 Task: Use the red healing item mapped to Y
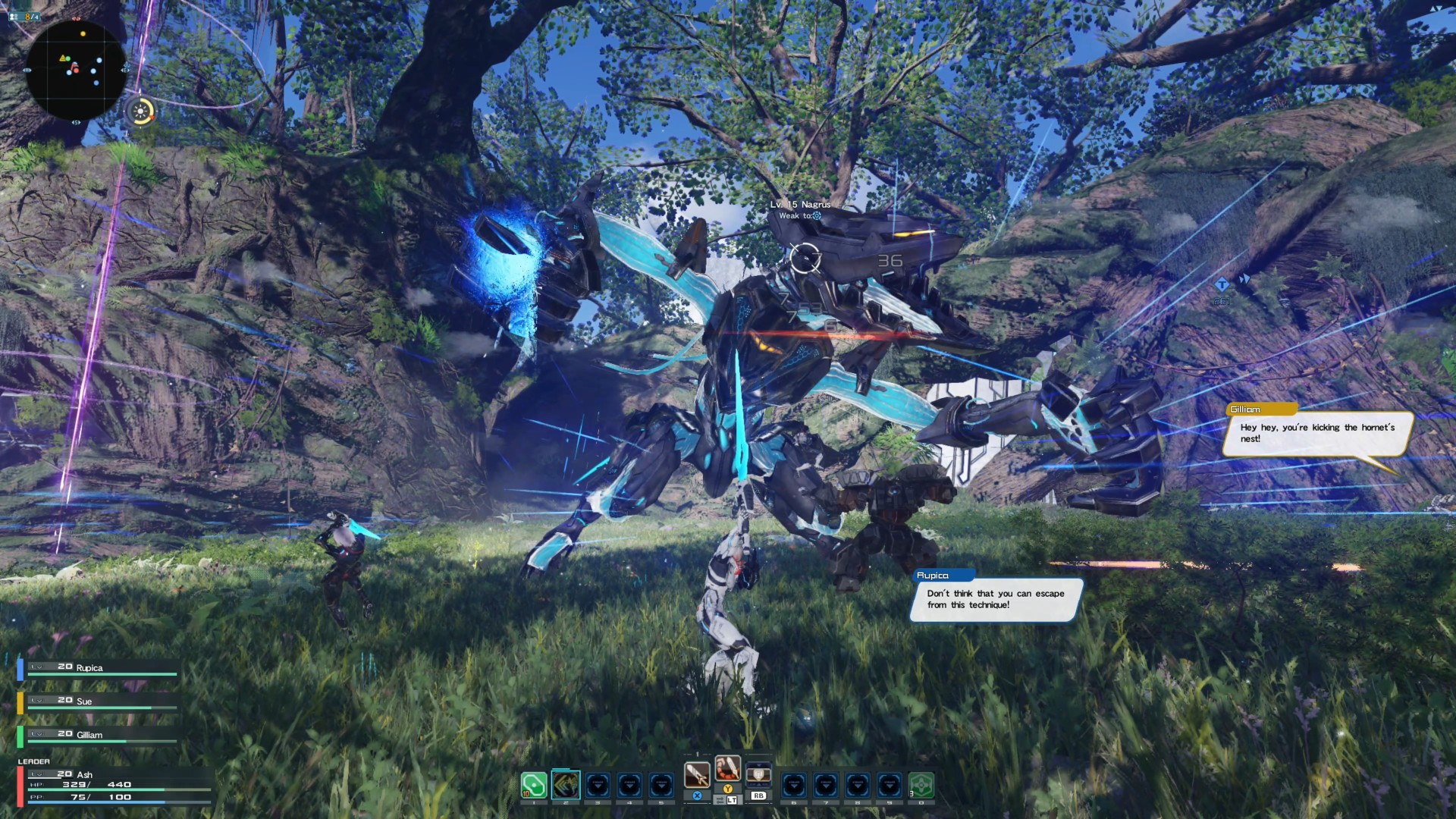pyautogui.click(x=727, y=769)
